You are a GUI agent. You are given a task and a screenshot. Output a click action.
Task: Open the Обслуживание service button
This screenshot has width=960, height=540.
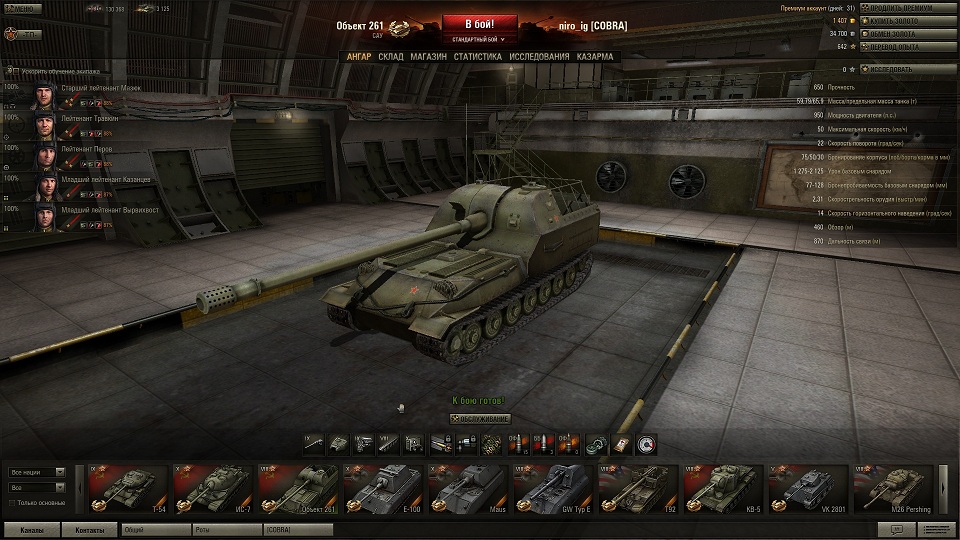point(481,419)
